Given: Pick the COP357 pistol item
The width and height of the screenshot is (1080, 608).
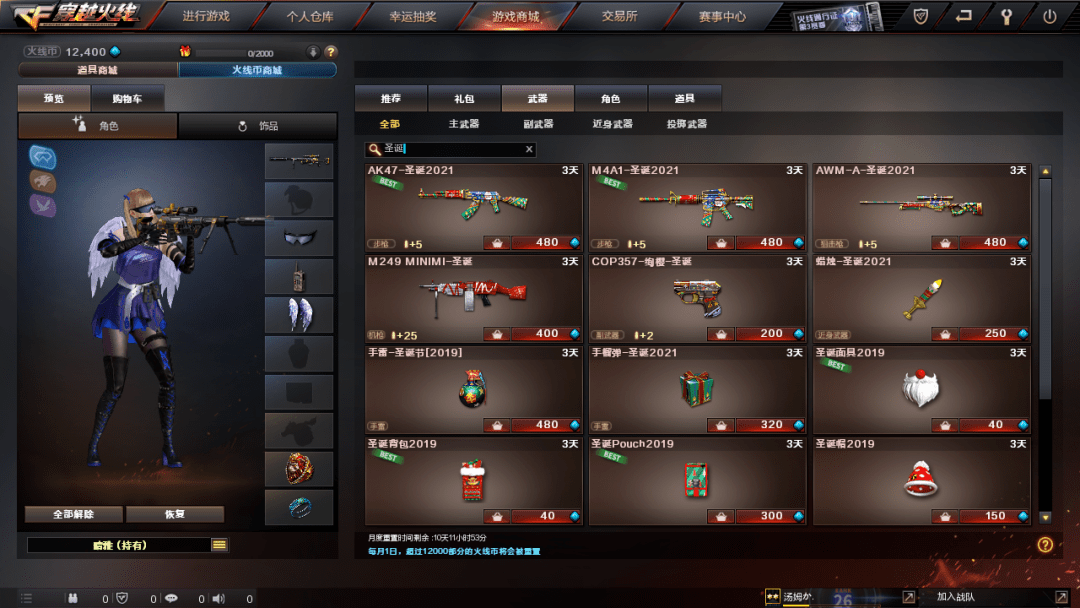Looking at the screenshot, I should pyautogui.click(x=697, y=297).
